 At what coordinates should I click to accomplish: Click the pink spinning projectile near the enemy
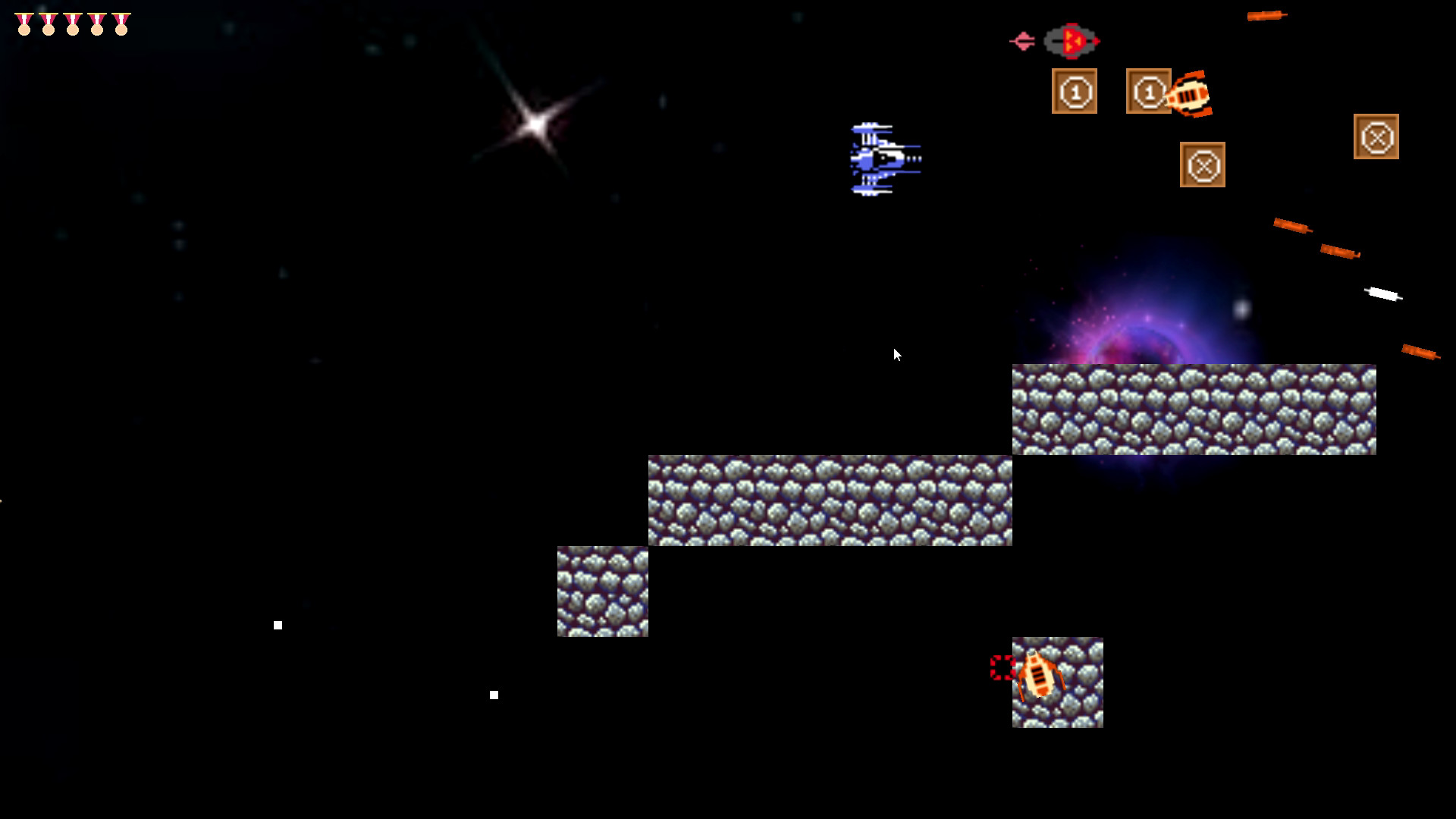coord(1024,40)
